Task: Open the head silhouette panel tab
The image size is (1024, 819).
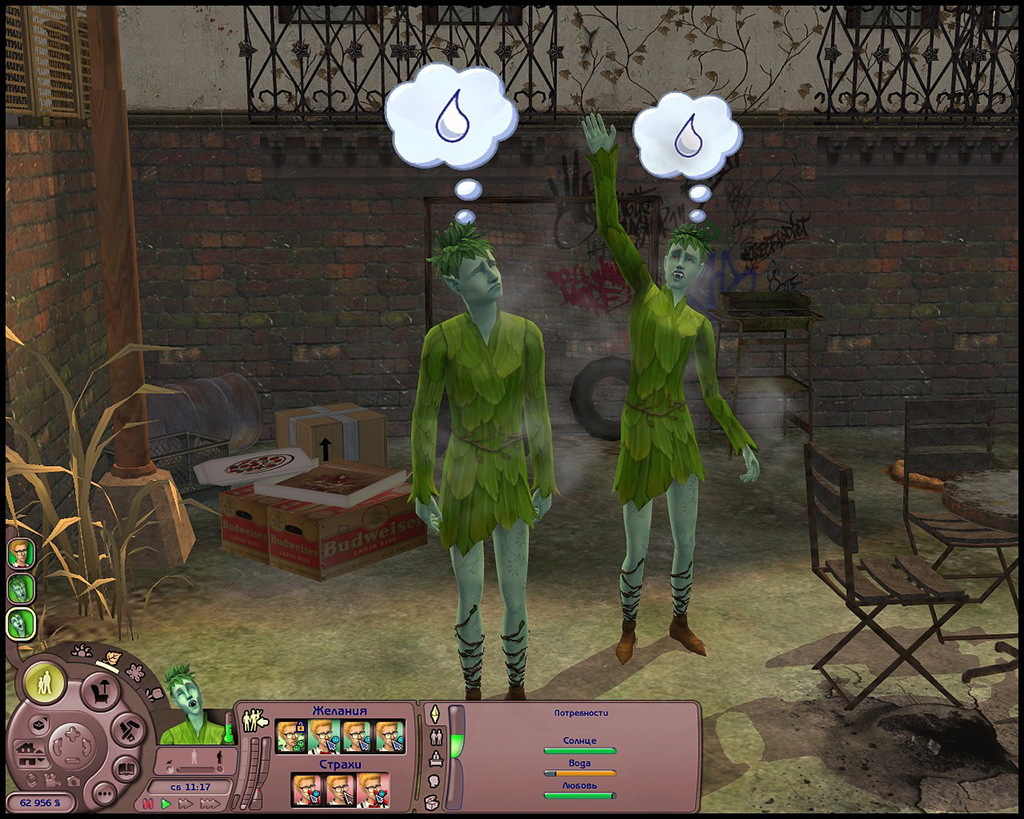Action: pyautogui.click(x=434, y=780)
